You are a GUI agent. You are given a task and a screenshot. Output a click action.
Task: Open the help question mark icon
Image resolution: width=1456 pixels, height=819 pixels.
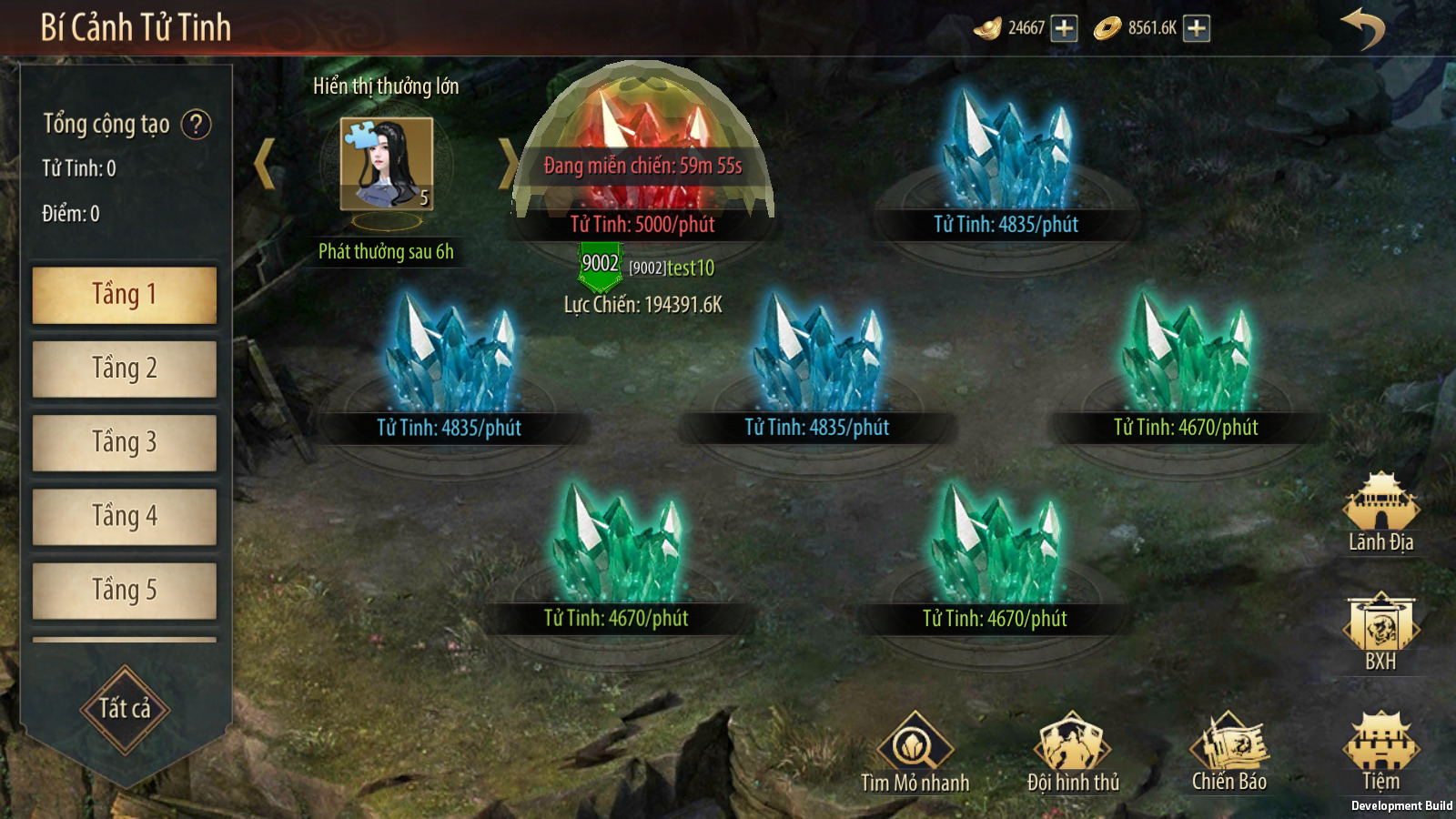(x=196, y=124)
